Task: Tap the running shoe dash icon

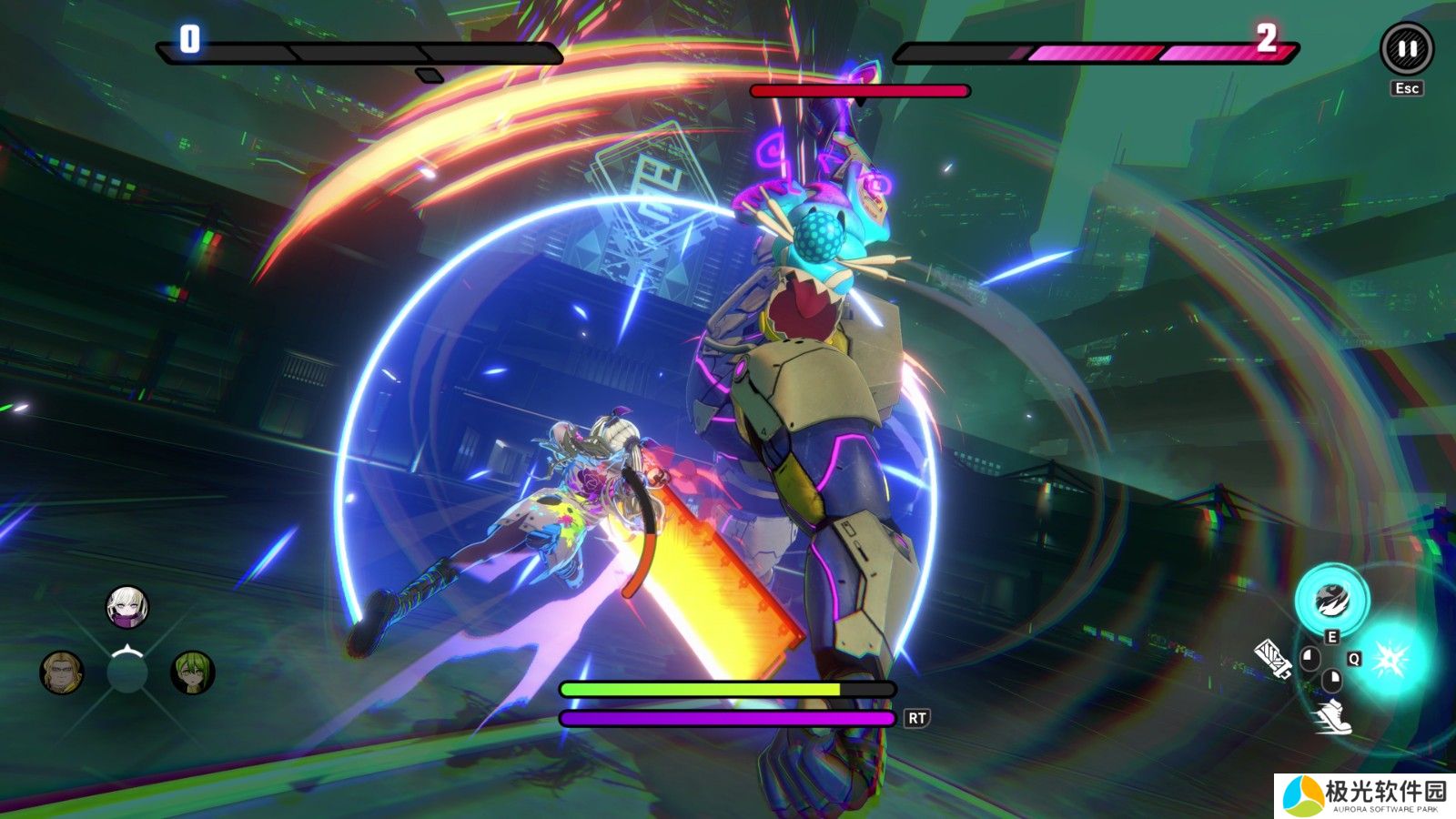Action: (1332, 718)
